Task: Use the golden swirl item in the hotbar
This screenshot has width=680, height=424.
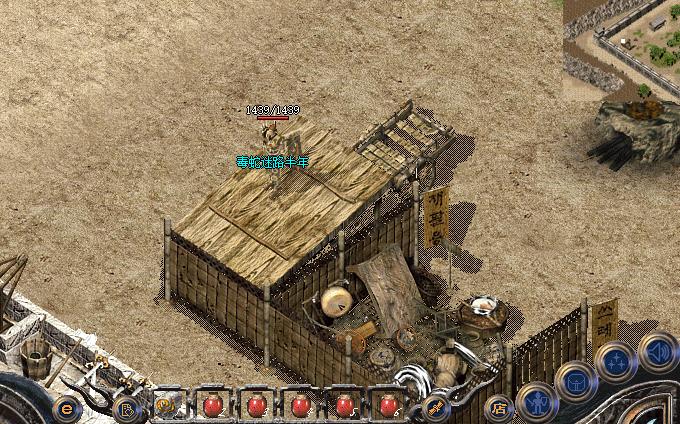Action: pyautogui.click(x=166, y=406)
